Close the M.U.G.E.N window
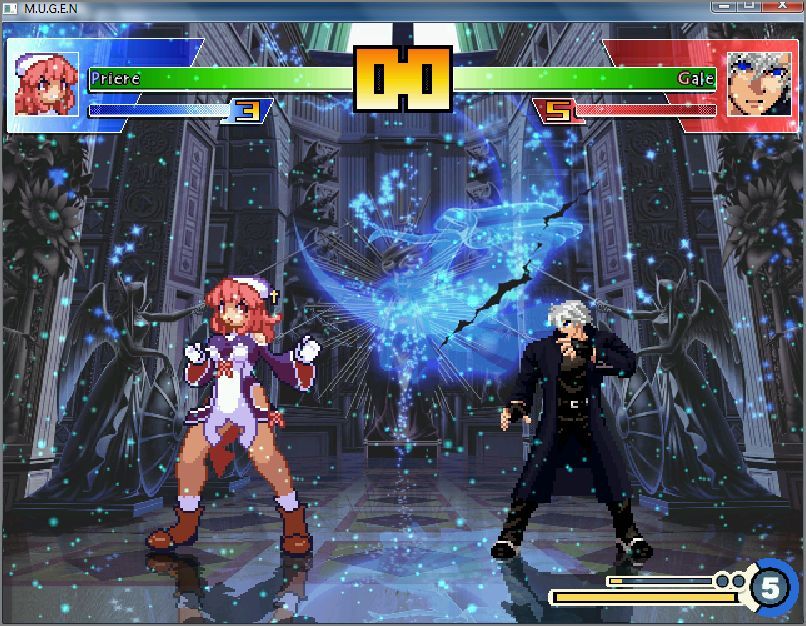This screenshot has height=626, width=806. tap(782, 6)
